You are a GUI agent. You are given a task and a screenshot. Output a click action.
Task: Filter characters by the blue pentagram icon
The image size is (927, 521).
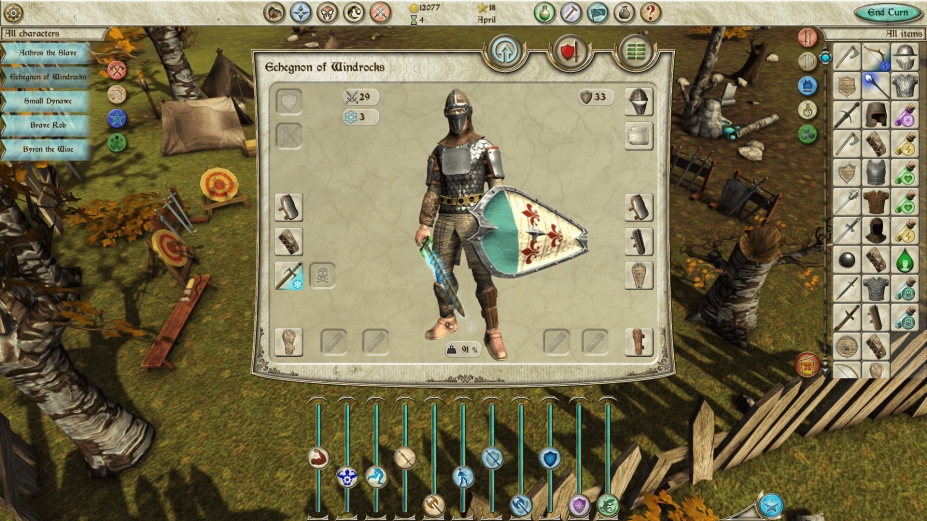pos(117,118)
